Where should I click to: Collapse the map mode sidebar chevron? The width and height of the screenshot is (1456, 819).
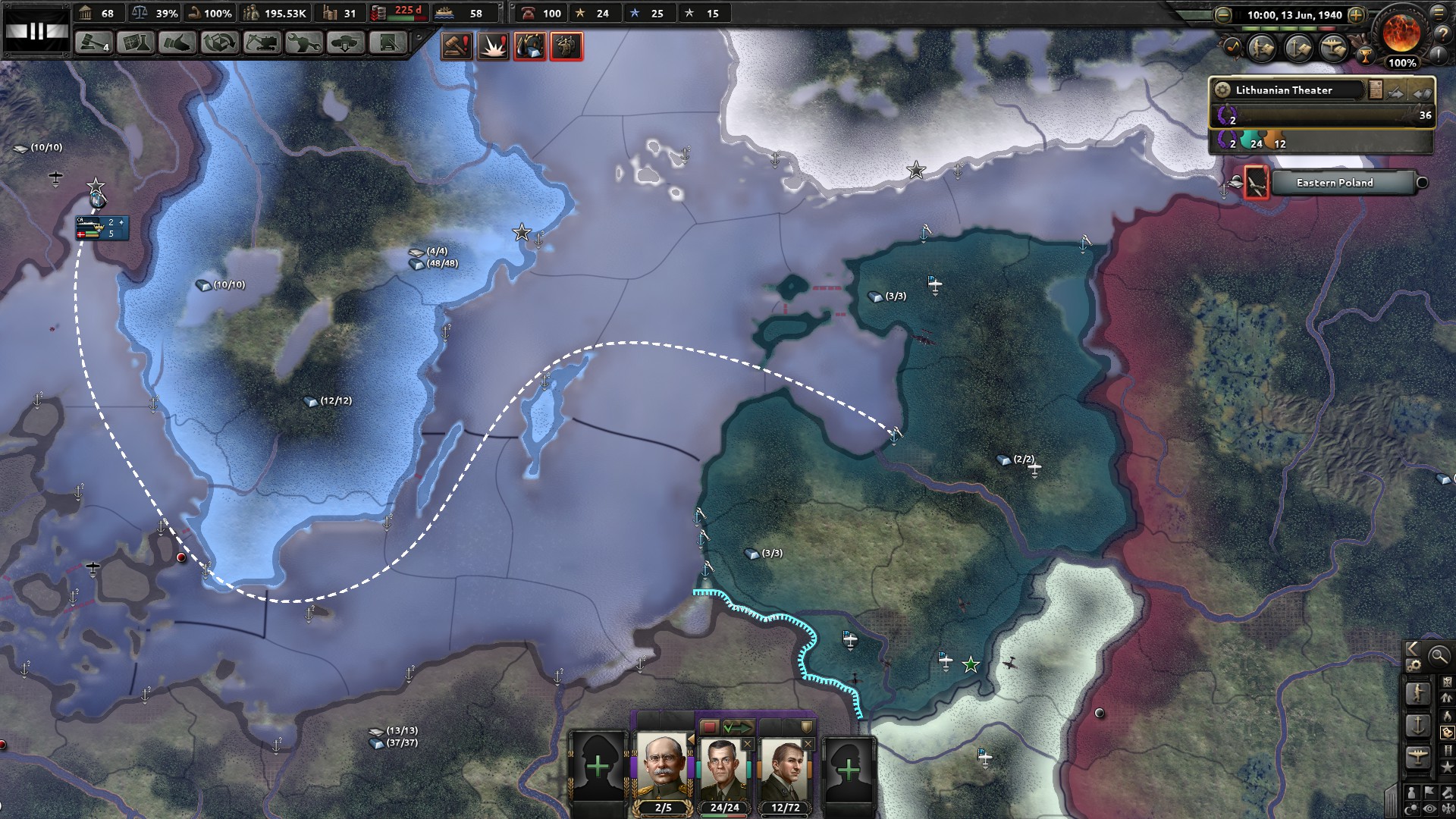(1411, 650)
